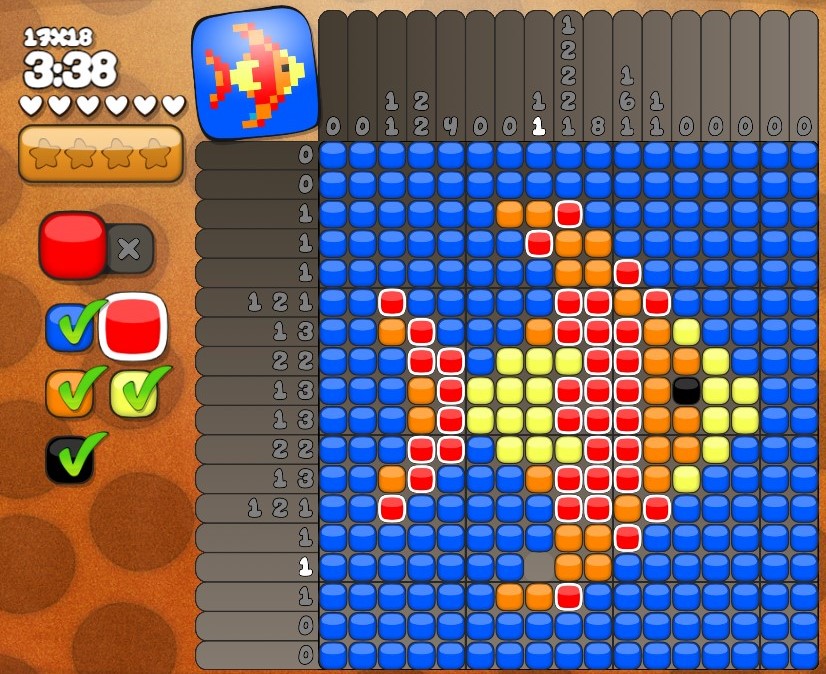Open the fish picture preview

[x=254, y=72]
